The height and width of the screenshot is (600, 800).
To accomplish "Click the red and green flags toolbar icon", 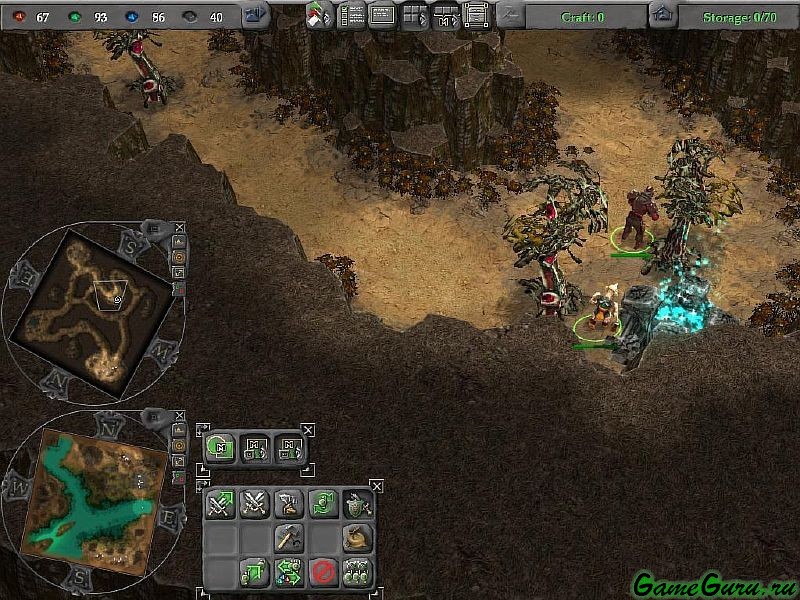I will point(320,15).
